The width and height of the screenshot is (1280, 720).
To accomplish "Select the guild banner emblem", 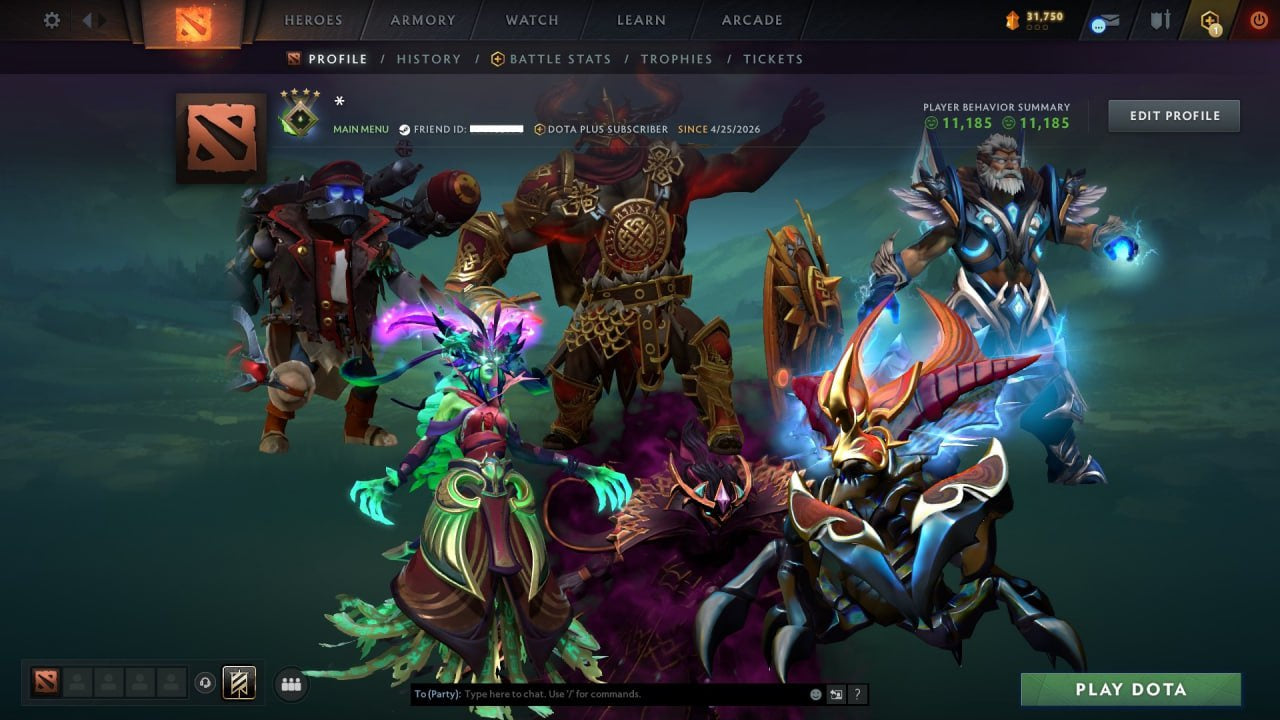I will (x=240, y=682).
